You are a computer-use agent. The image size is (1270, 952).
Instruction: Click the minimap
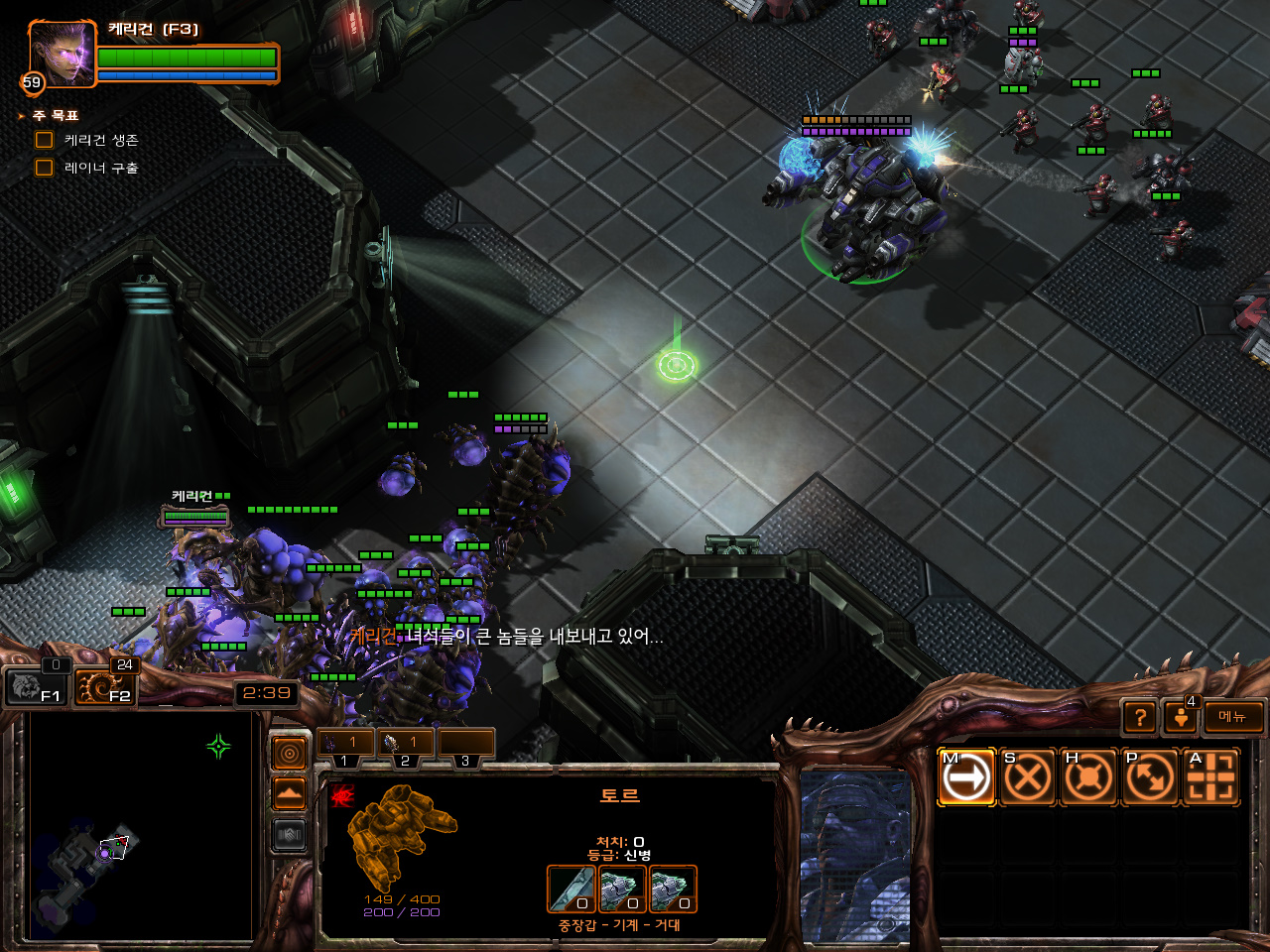point(139,827)
